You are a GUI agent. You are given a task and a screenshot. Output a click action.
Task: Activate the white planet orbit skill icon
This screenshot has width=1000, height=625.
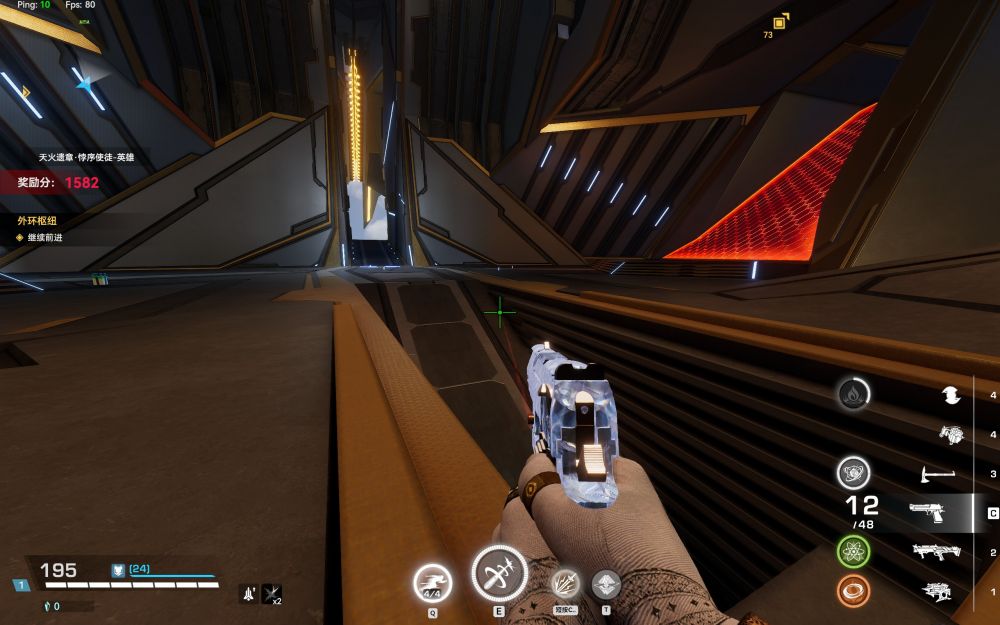click(853, 473)
